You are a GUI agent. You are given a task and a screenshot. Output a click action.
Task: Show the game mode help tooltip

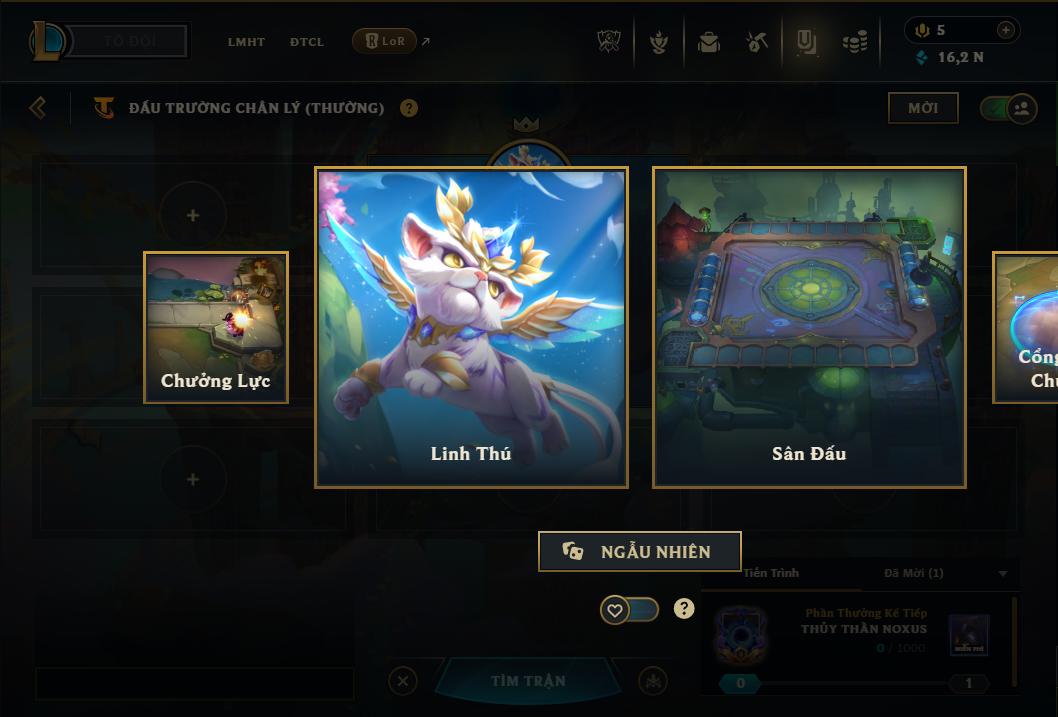[x=409, y=108]
